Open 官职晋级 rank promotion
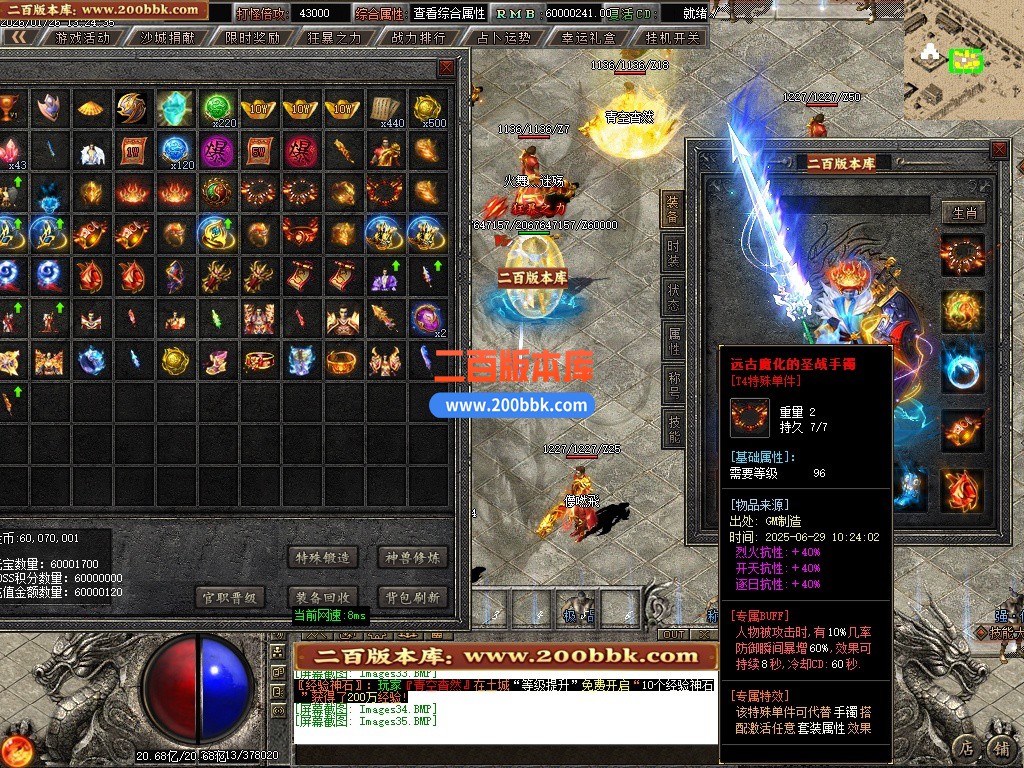 (230, 597)
